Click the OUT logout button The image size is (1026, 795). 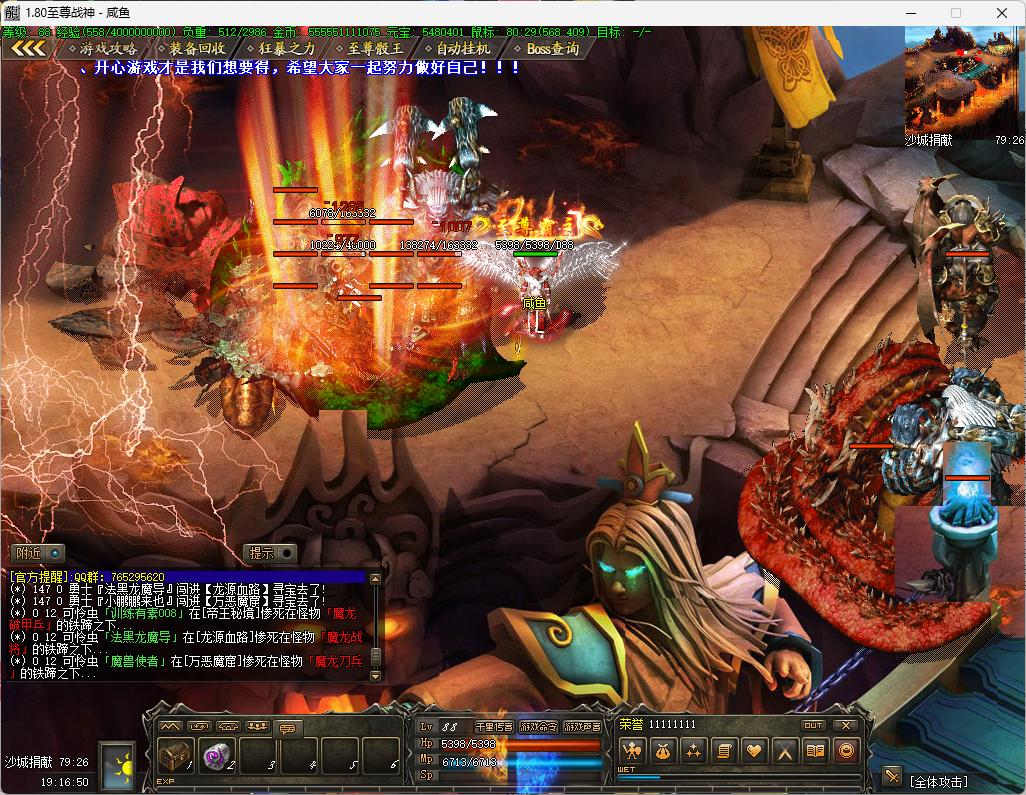(x=813, y=725)
